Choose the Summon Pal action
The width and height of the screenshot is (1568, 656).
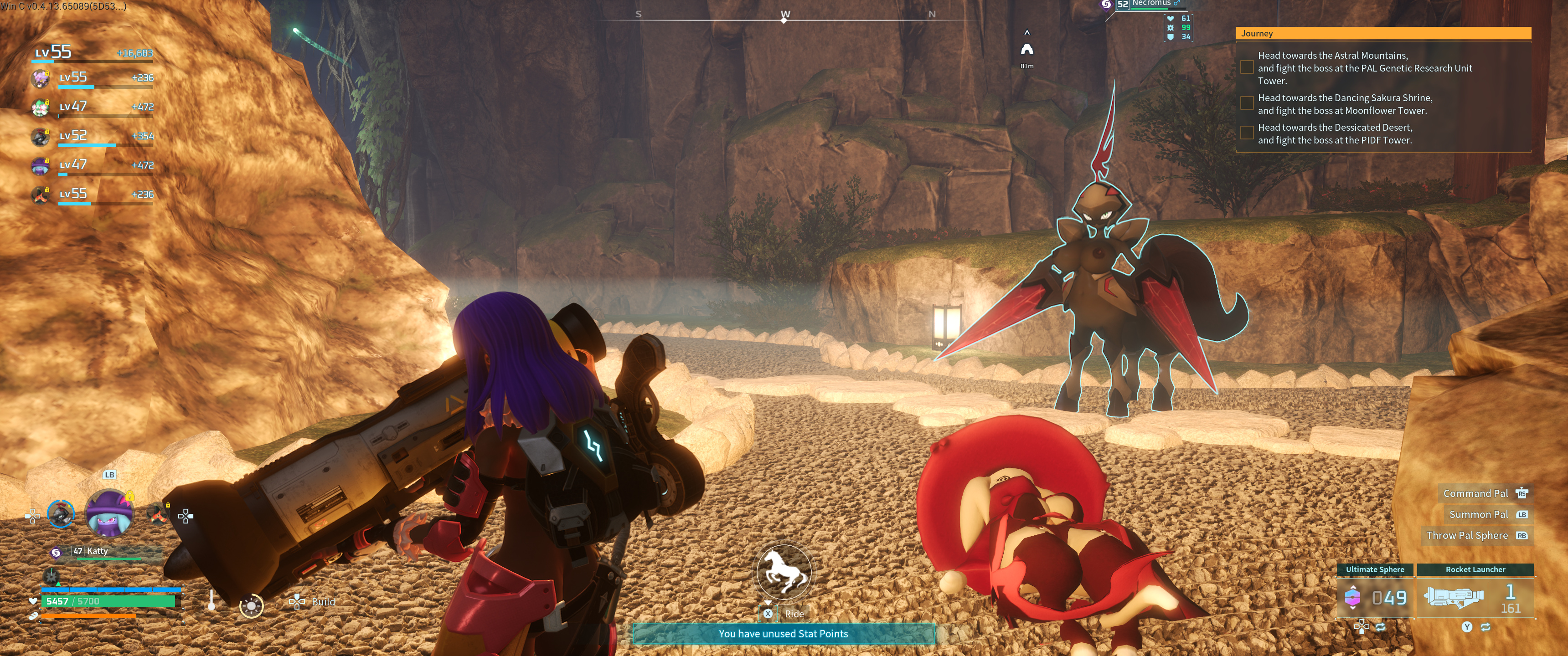[1479, 514]
